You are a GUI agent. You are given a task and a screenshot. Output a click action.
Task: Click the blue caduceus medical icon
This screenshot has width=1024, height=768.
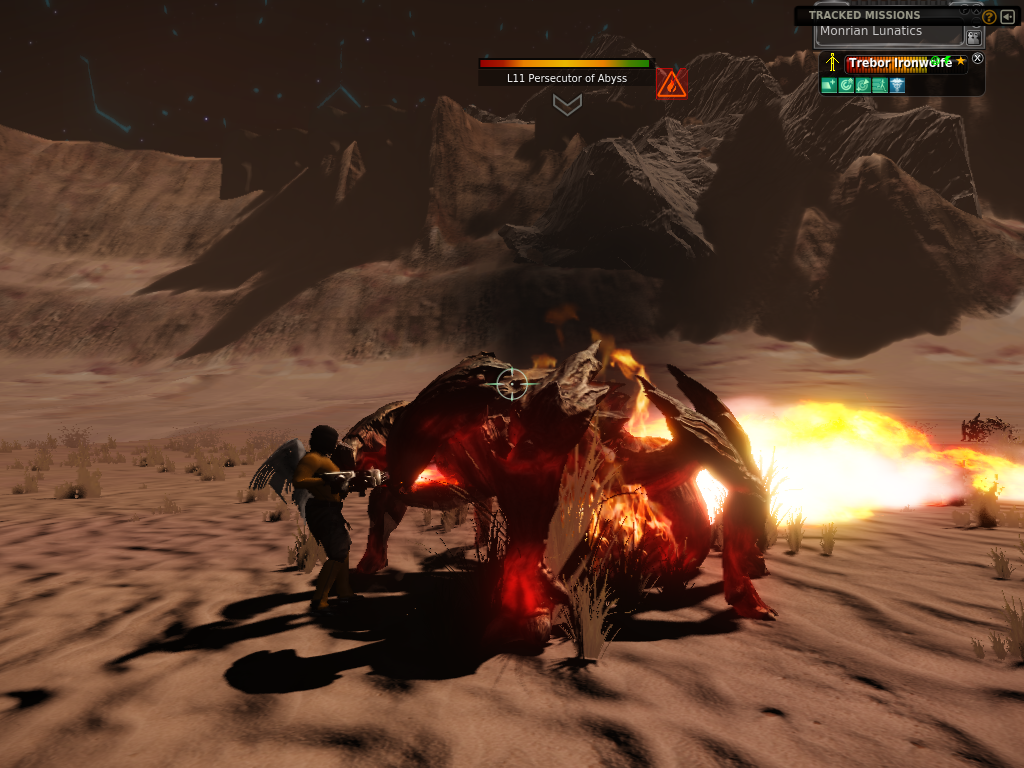click(x=897, y=85)
